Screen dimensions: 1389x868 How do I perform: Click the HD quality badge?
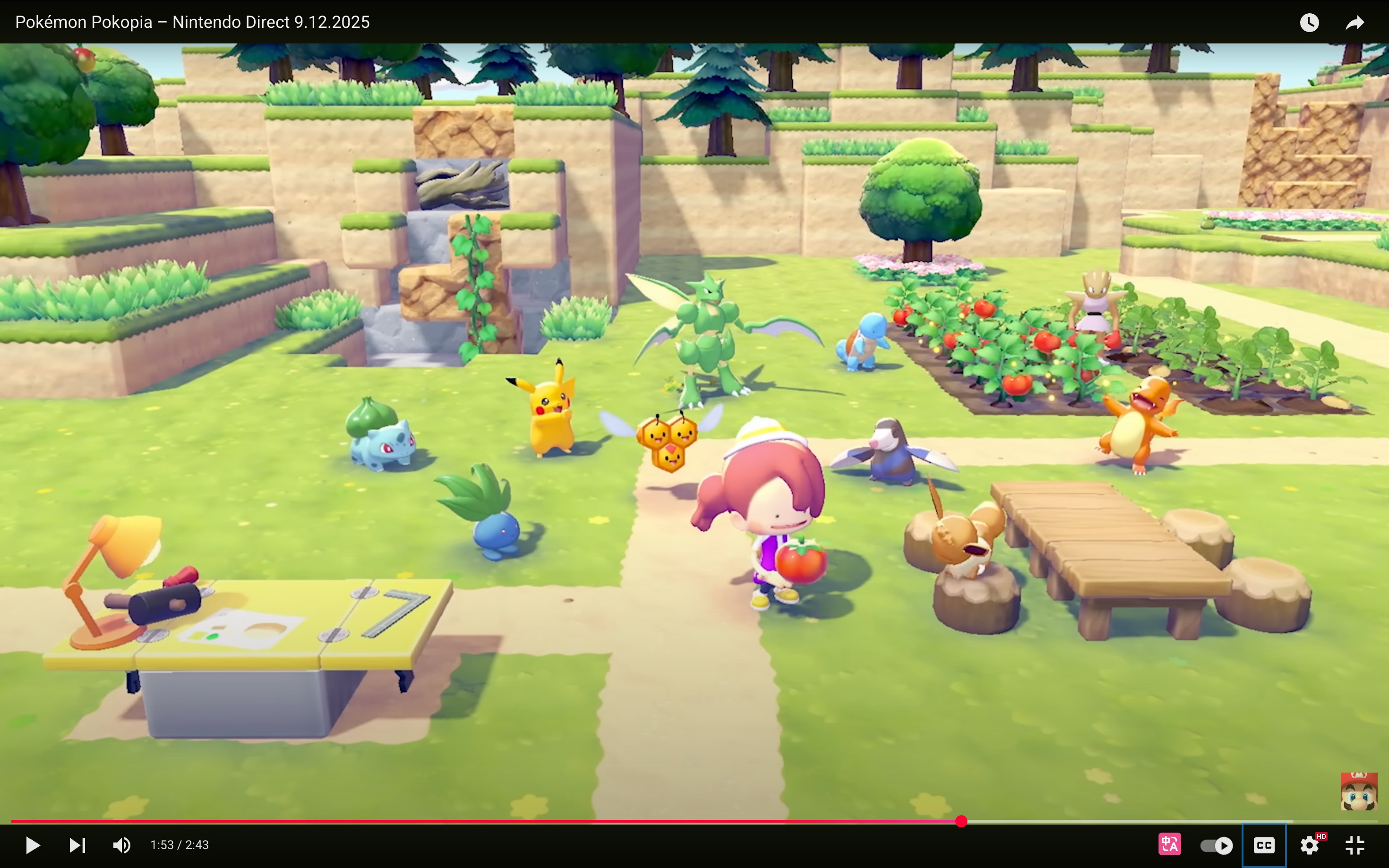click(x=1322, y=836)
